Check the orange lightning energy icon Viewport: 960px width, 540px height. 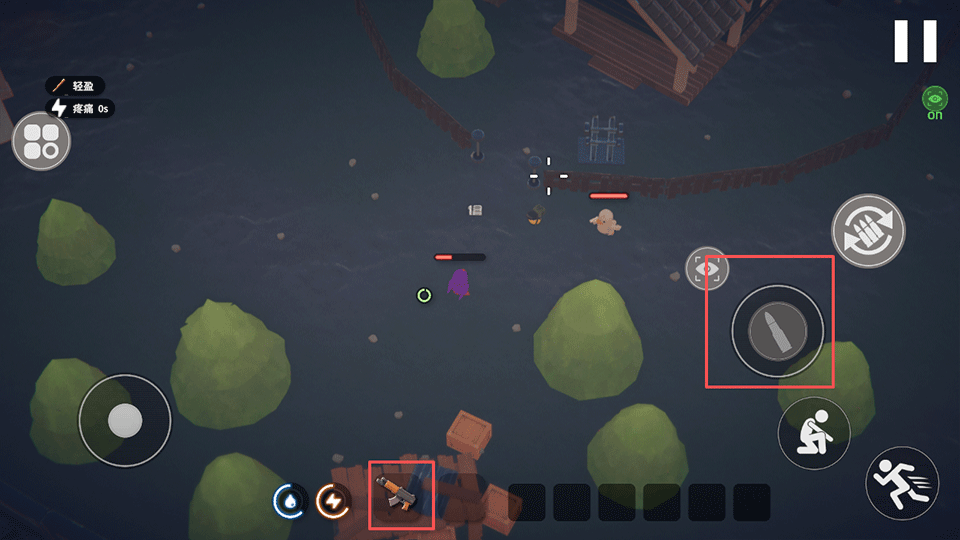click(332, 501)
